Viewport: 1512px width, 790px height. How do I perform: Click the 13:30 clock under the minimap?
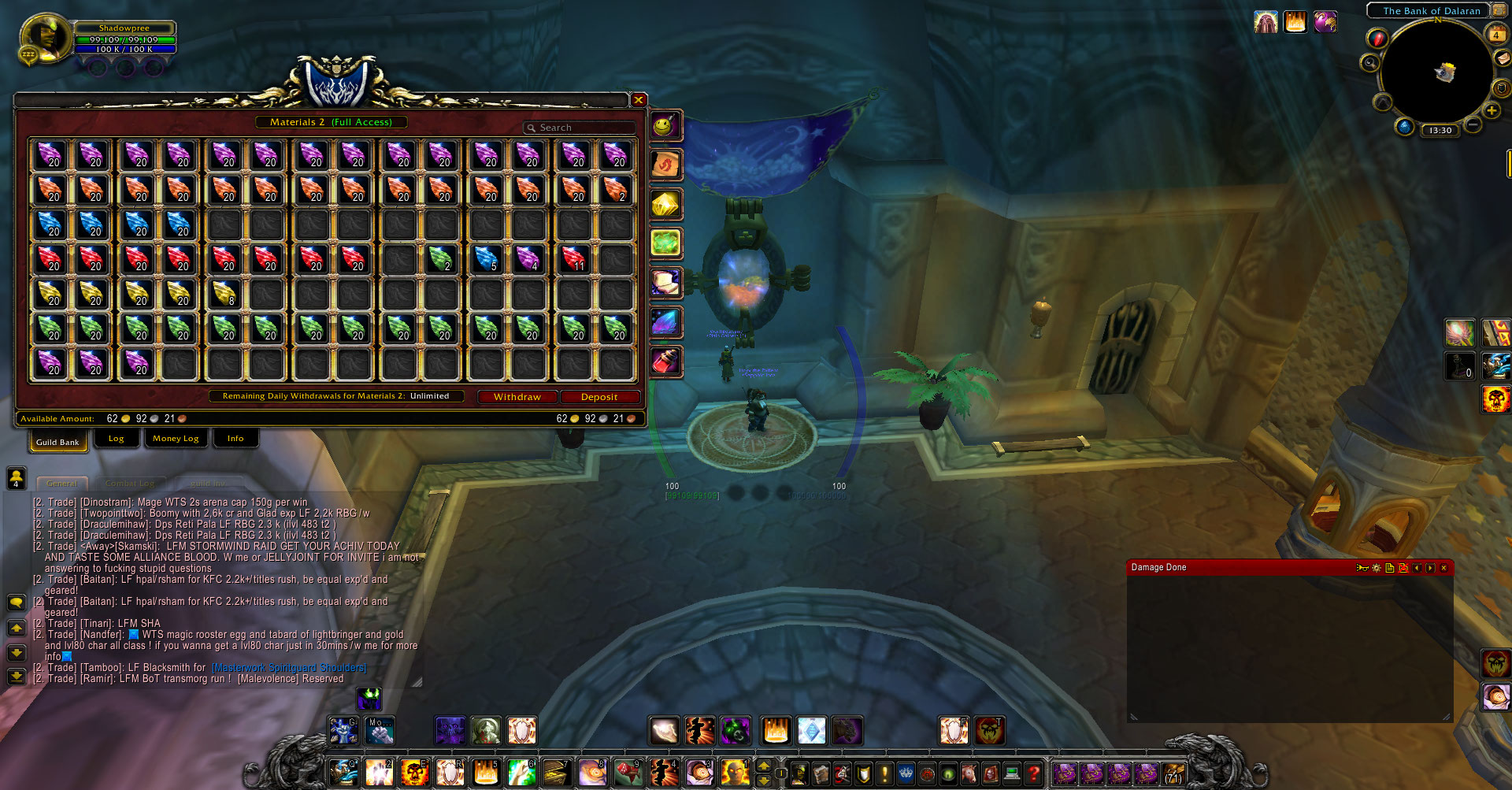click(x=1440, y=131)
